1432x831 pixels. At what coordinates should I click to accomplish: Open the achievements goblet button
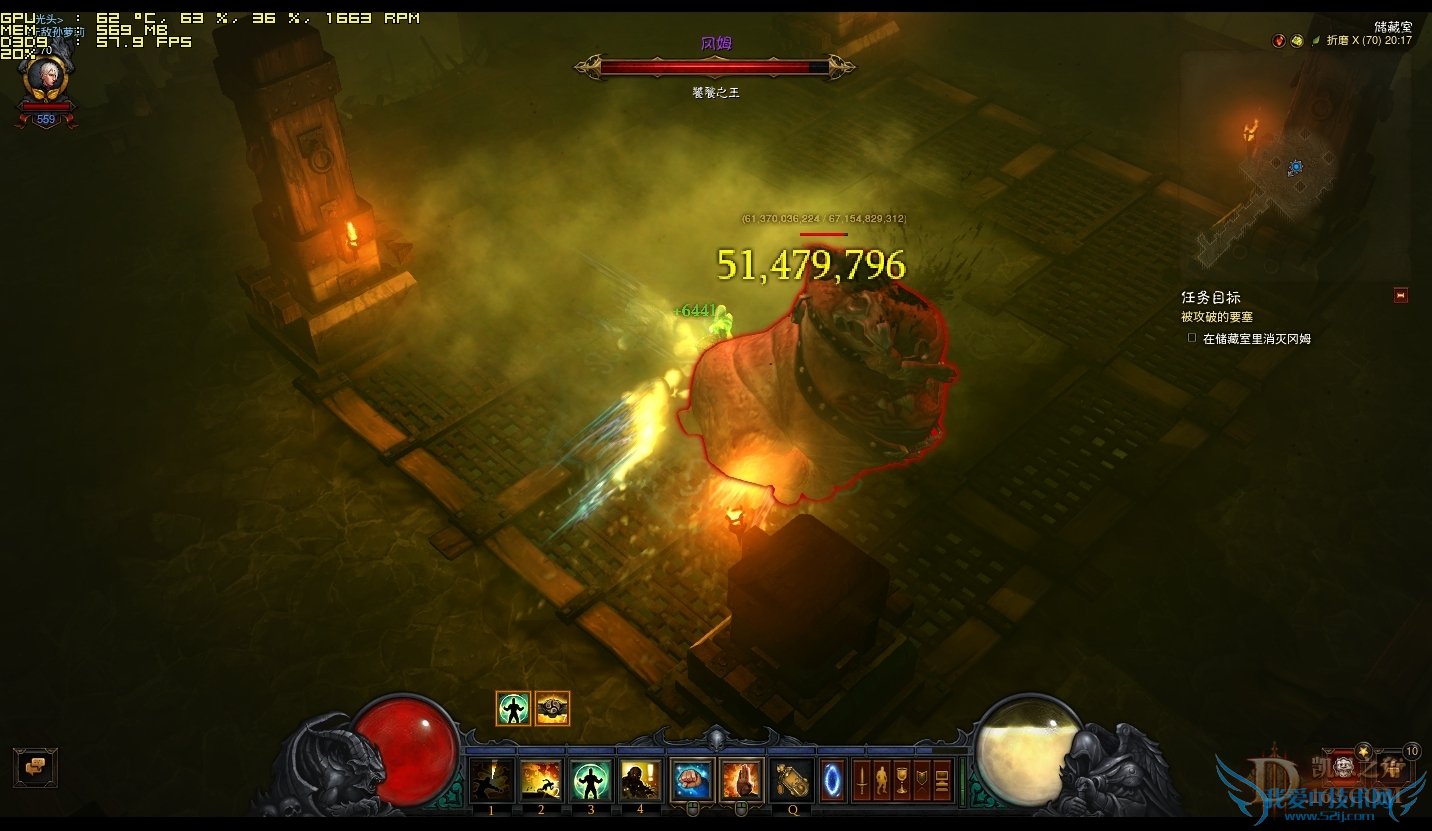coord(901,780)
